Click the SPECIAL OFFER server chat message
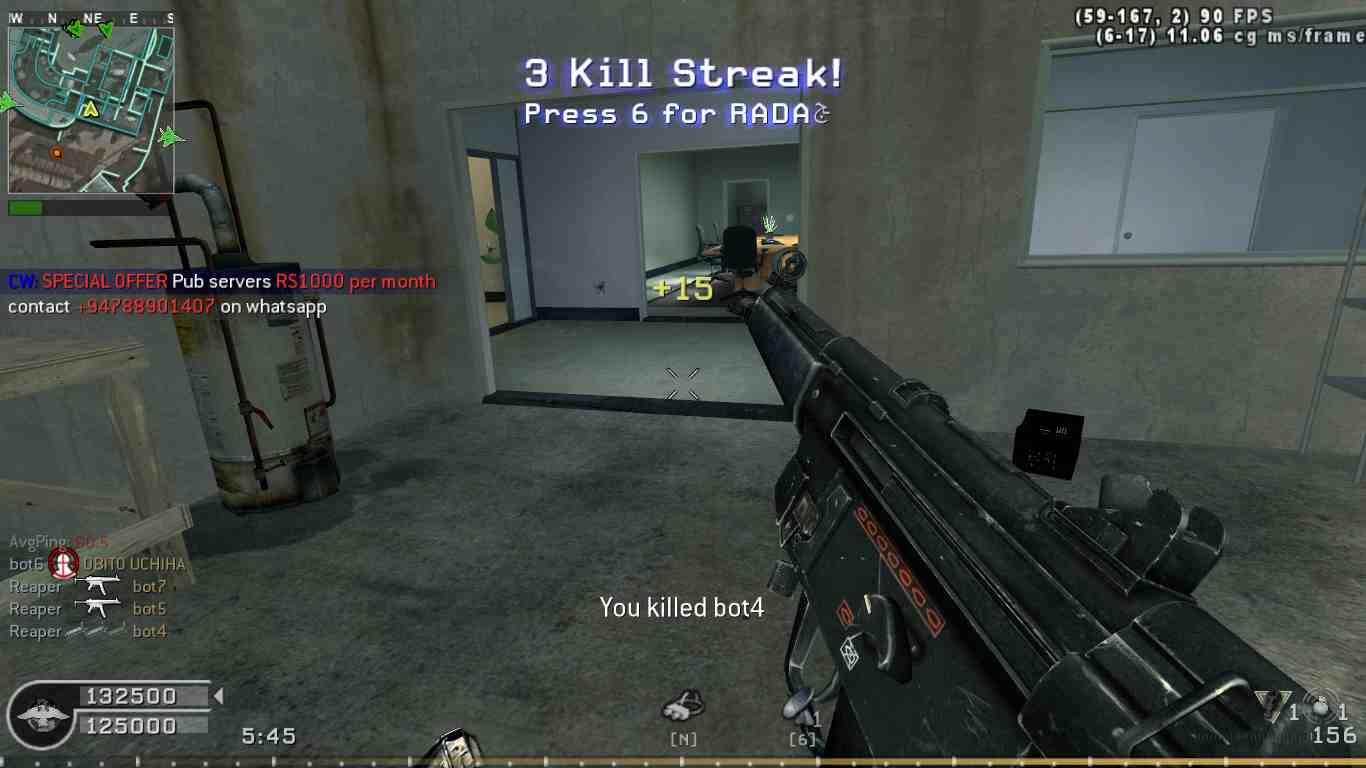Screen dimensions: 1366x768 click(222, 282)
